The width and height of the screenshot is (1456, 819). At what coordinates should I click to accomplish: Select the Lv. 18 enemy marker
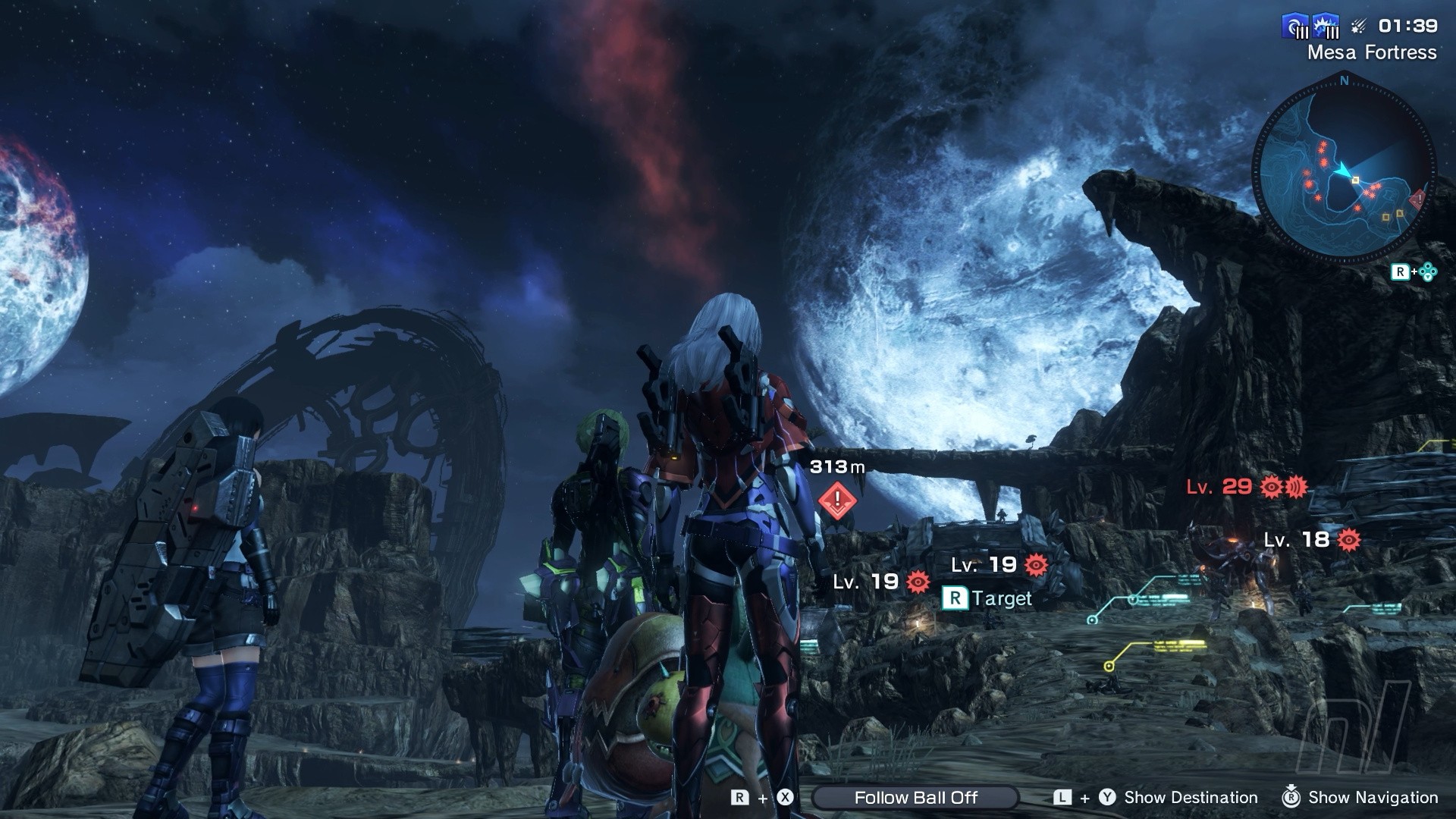pyautogui.click(x=1312, y=540)
